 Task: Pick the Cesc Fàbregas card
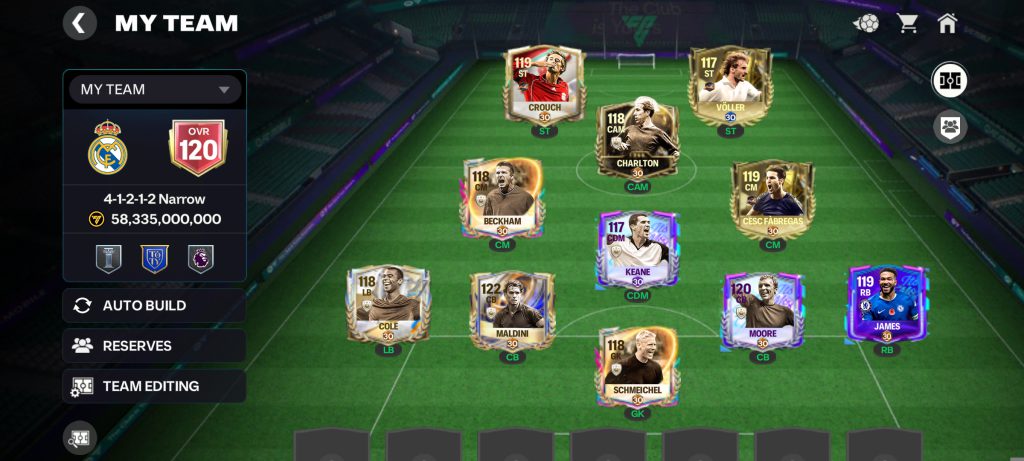[771, 200]
